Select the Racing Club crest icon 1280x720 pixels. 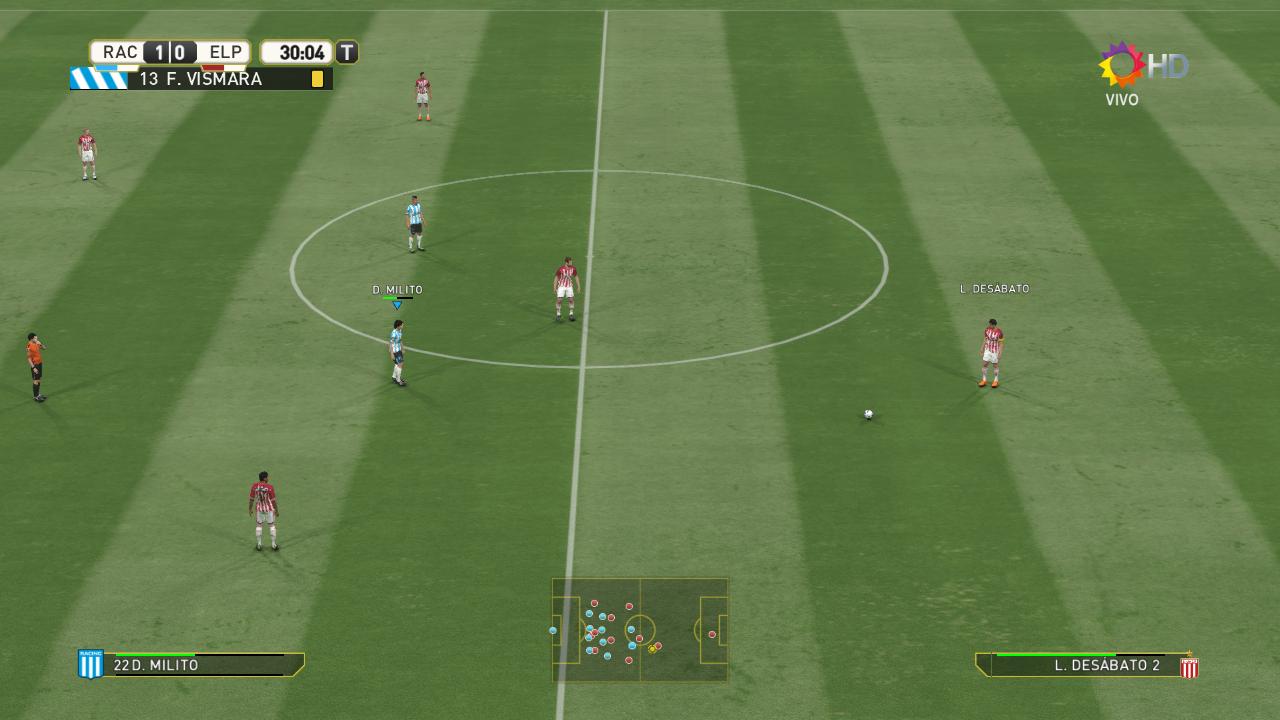[91, 664]
